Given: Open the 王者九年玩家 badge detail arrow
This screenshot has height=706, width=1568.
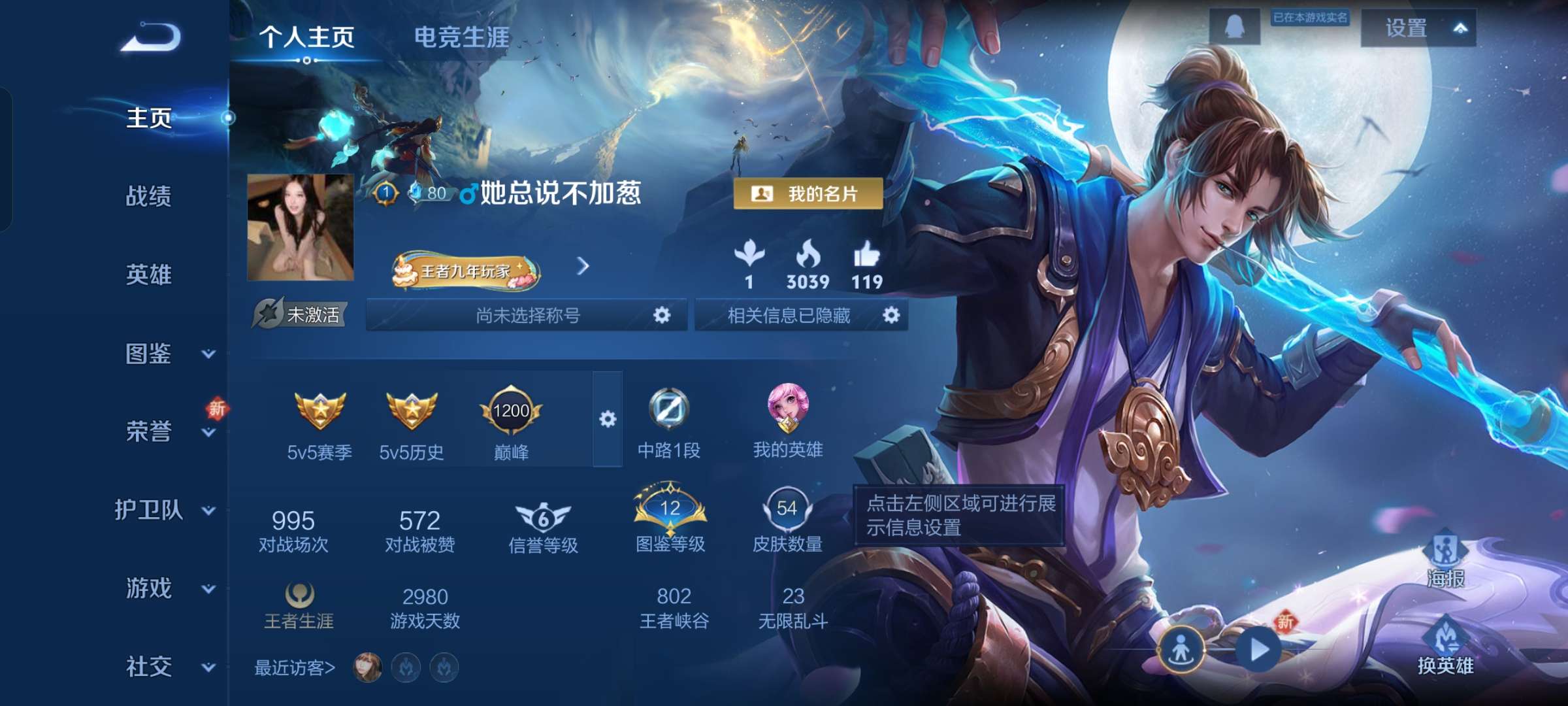Looking at the screenshot, I should pyautogui.click(x=583, y=267).
